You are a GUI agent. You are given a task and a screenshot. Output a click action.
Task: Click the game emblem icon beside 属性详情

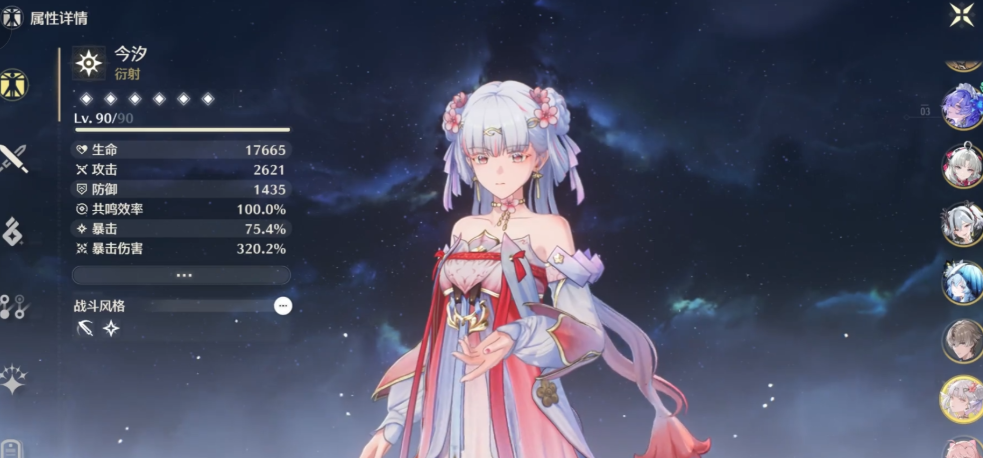tap(13, 18)
